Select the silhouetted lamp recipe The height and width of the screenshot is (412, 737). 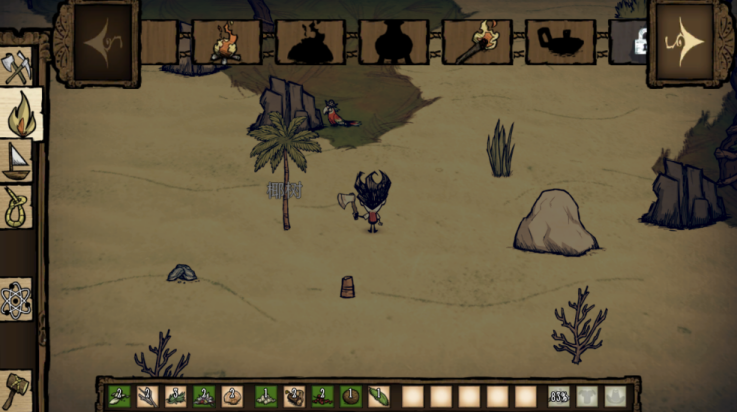pyautogui.click(x=559, y=43)
